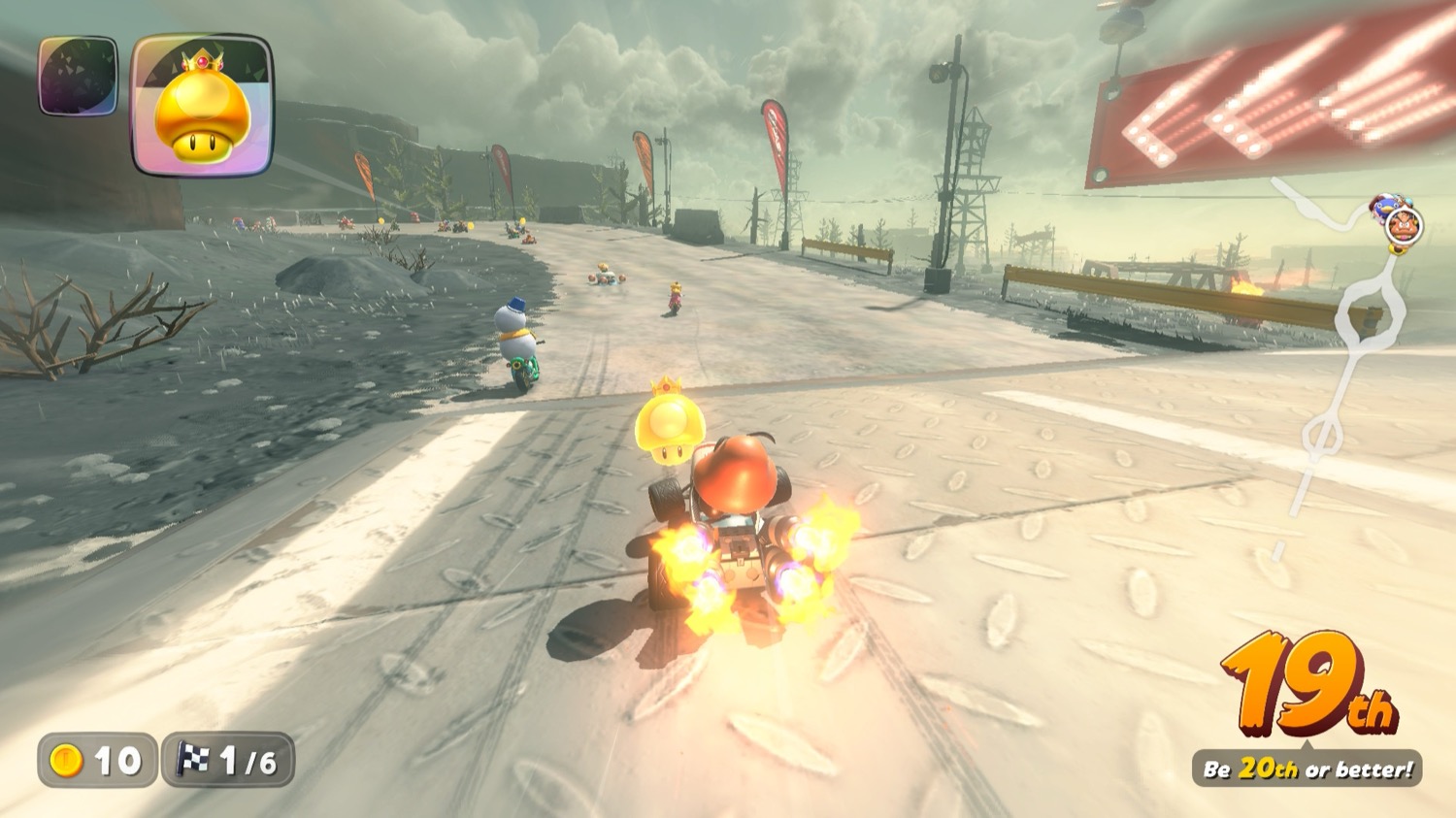Select the Goomba marker on the minimap
Viewport: 1456px width, 818px height.
(x=1403, y=227)
